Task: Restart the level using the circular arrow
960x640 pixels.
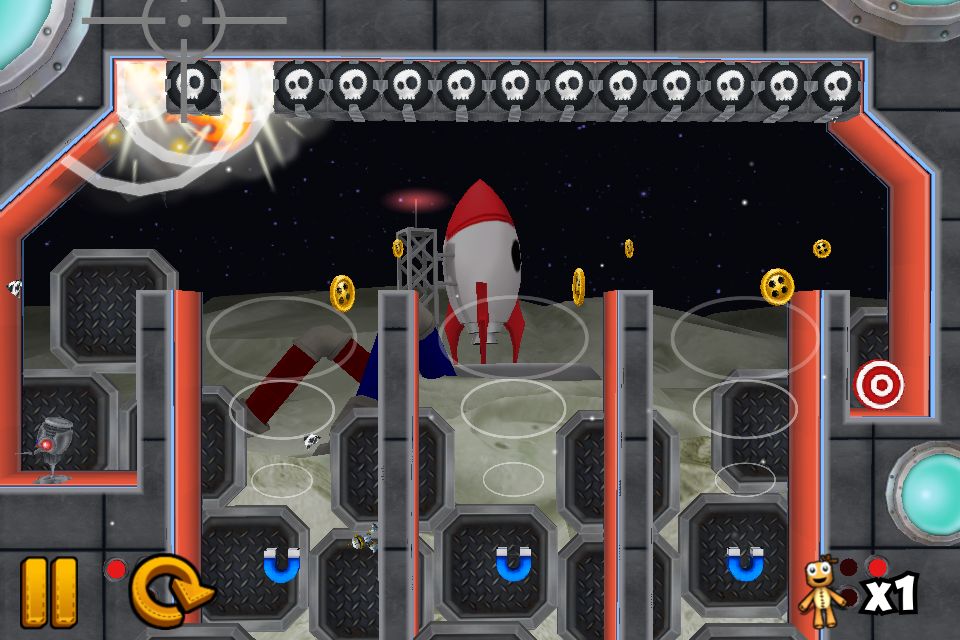Action: coord(168,592)
